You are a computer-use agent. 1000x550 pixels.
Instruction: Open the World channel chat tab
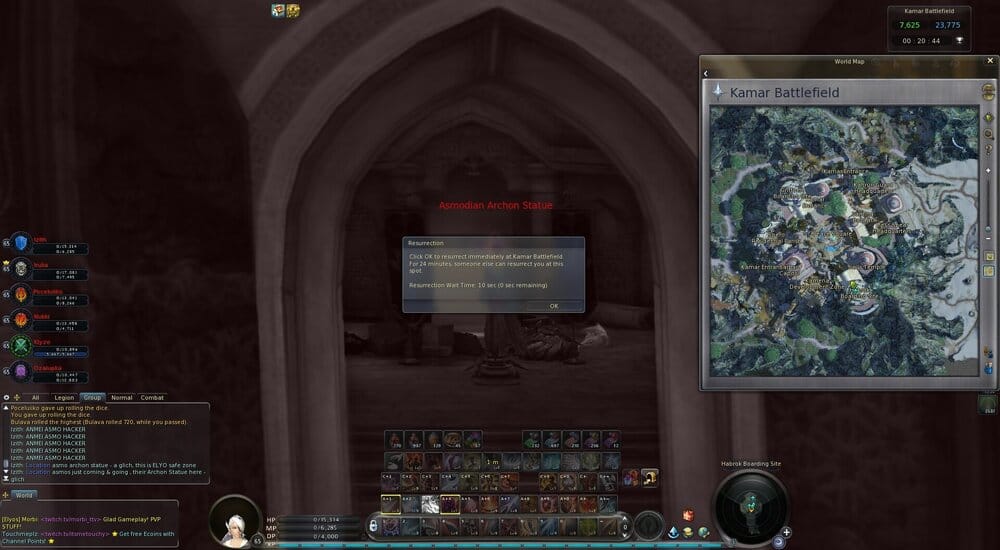24,495
